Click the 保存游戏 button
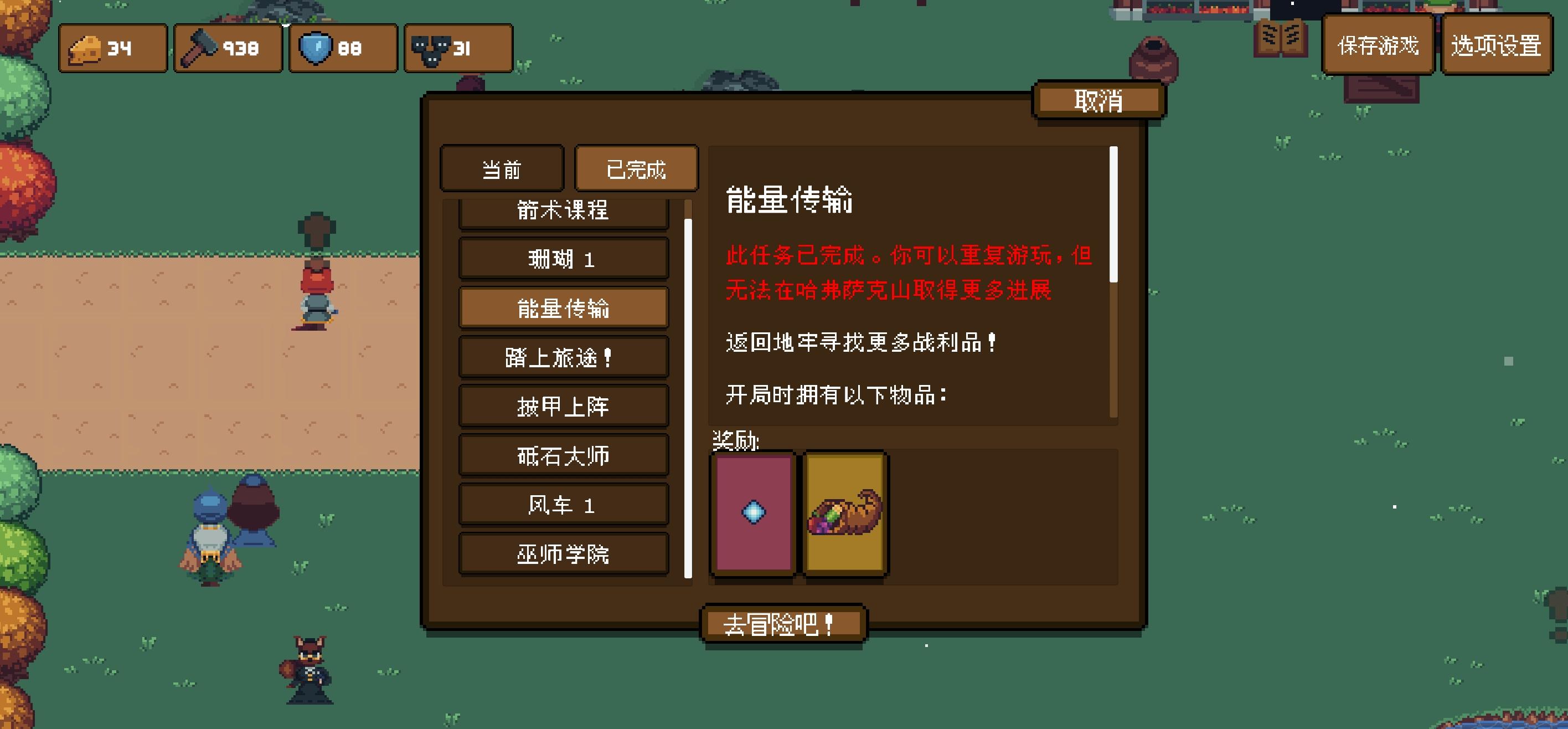This screenshot has height=729, width=1568. click(x=1378, y=45)
